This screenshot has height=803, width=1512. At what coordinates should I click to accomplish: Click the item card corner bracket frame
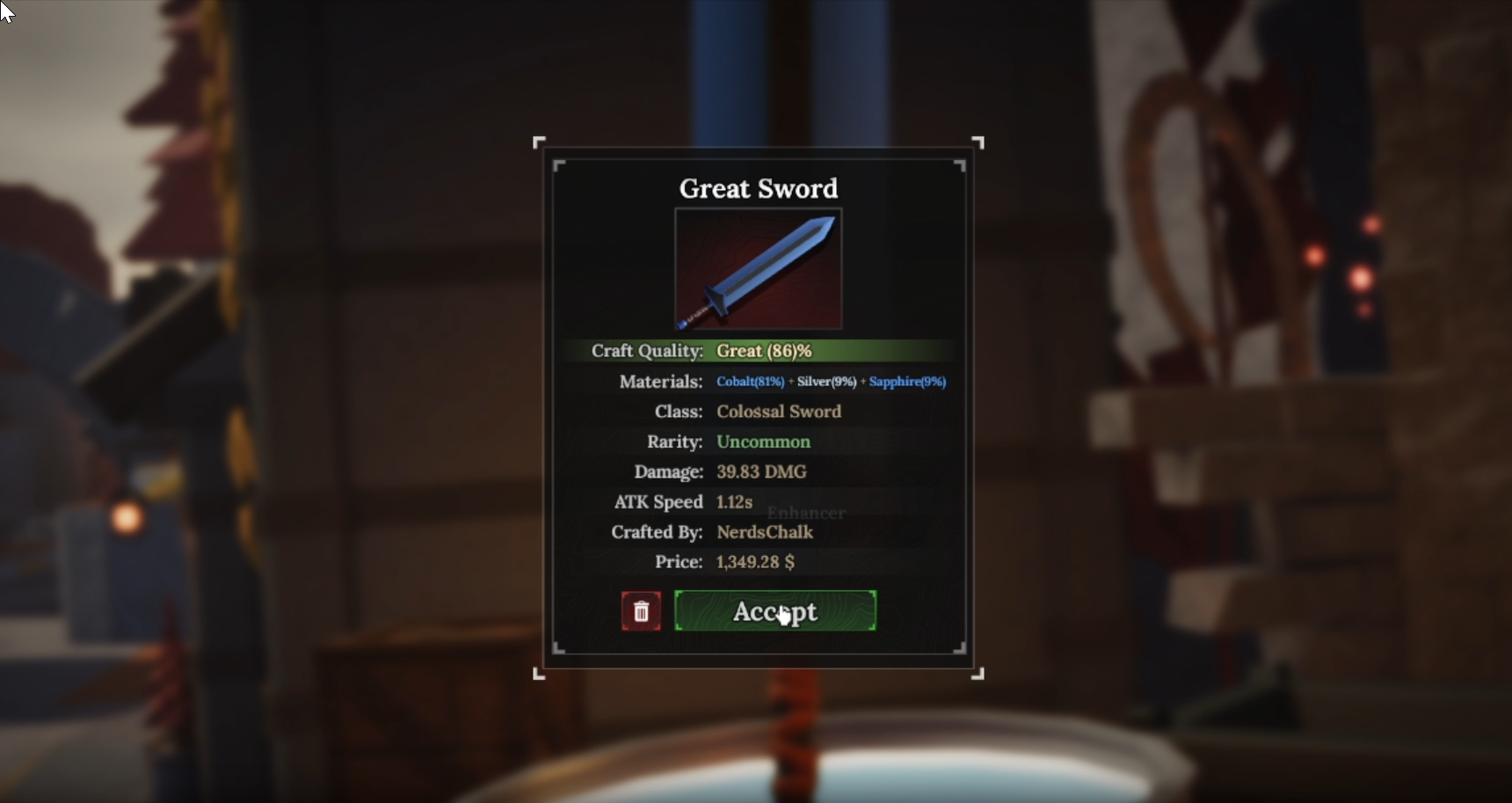(541, 142)
